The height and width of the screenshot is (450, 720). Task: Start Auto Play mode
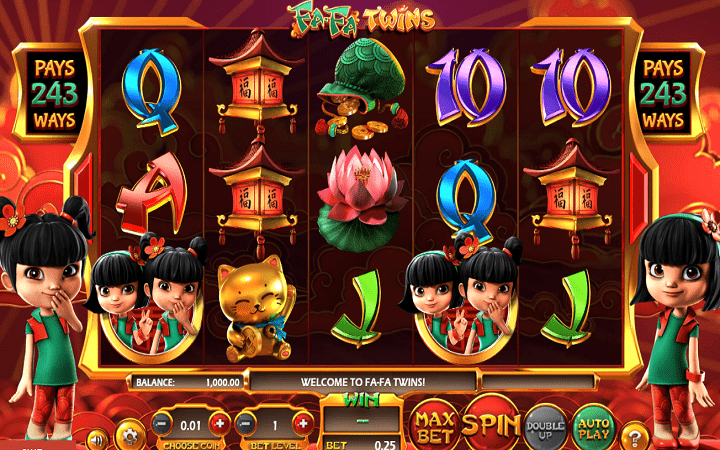(594, 424)
